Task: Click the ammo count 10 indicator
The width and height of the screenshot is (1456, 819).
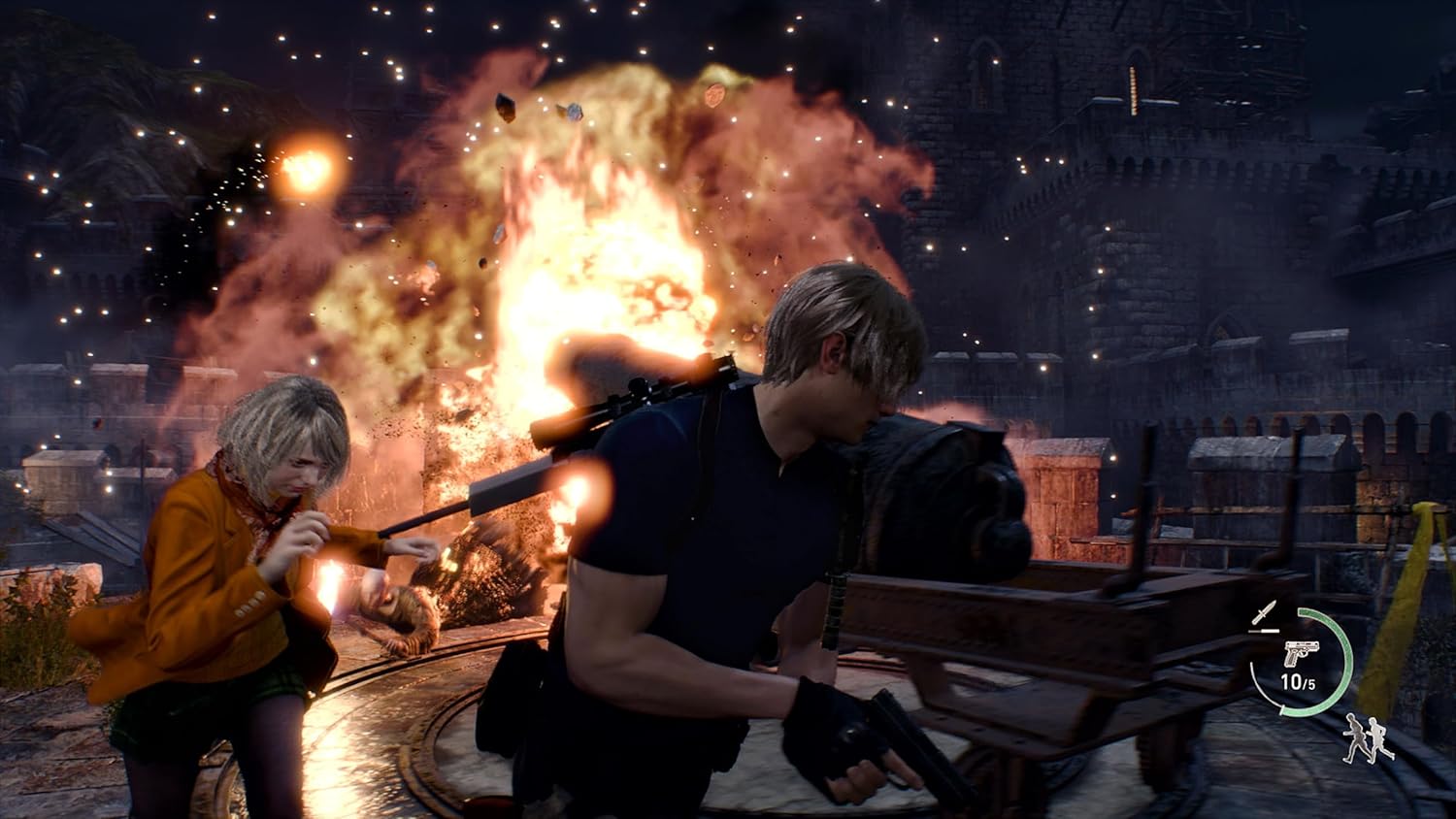Action: click(1292, 682)
